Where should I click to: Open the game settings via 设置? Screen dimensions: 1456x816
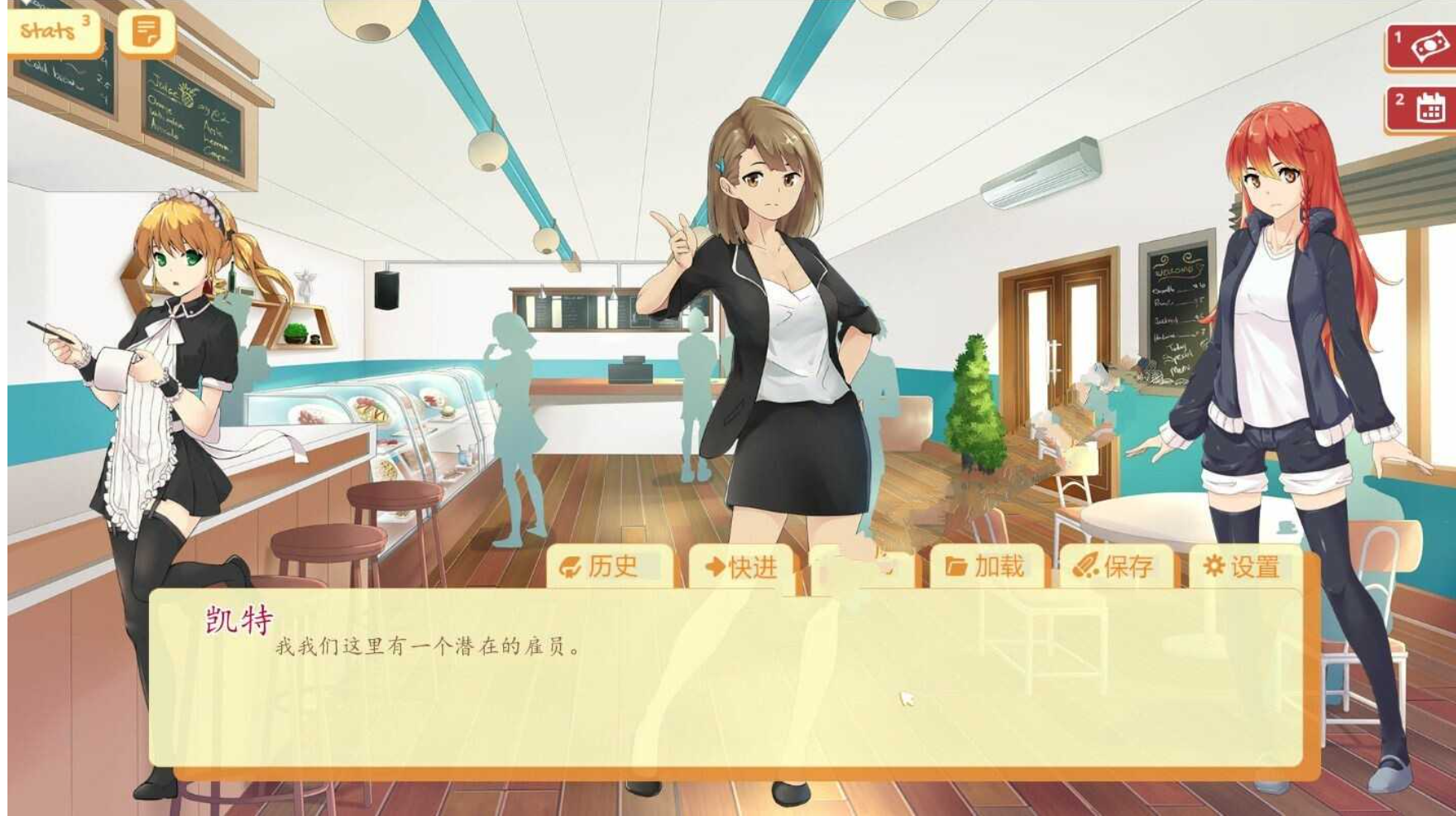(1245, 567)
